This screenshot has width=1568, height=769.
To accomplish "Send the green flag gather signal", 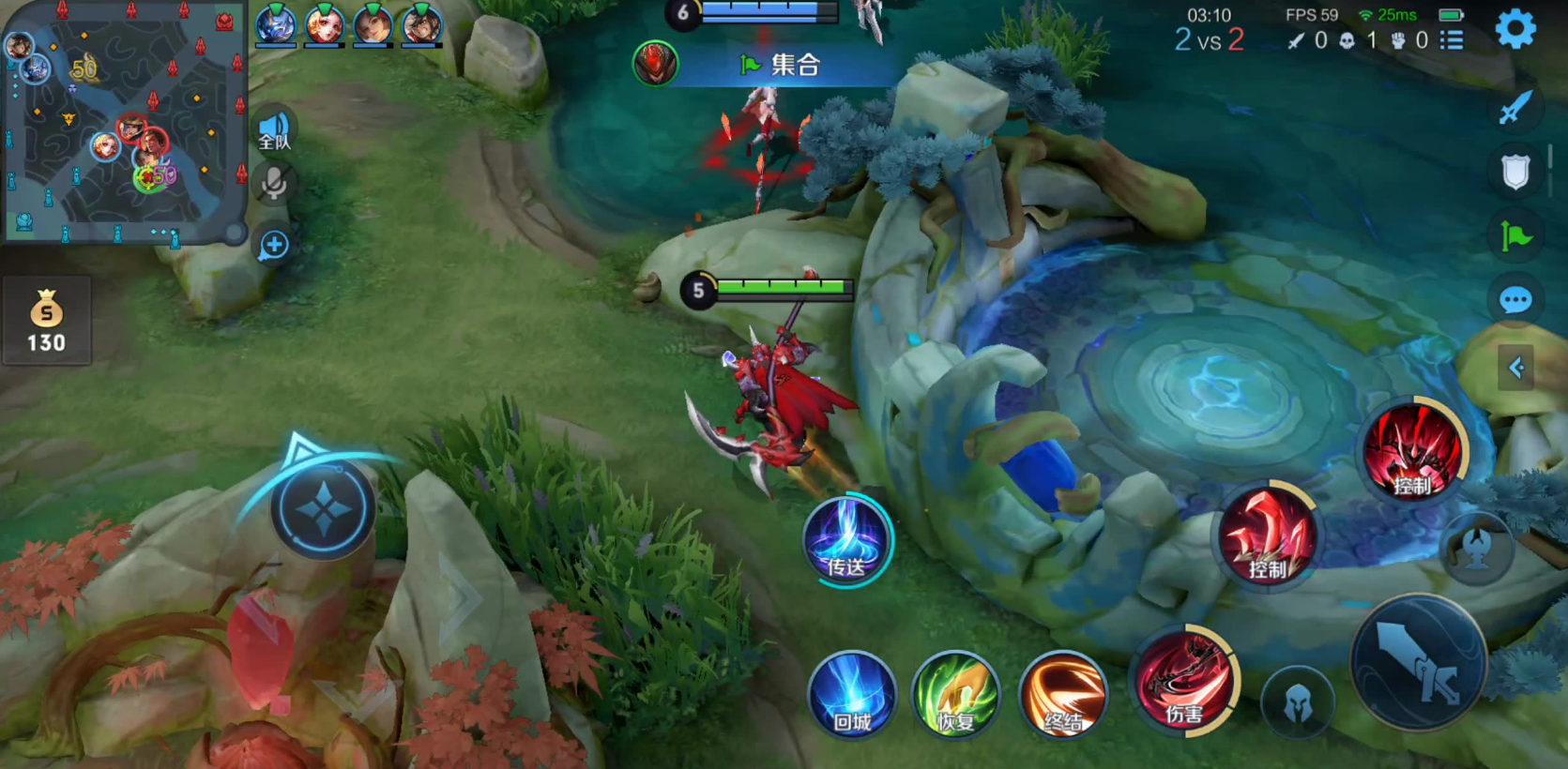I will click(x=1515, y=236).
